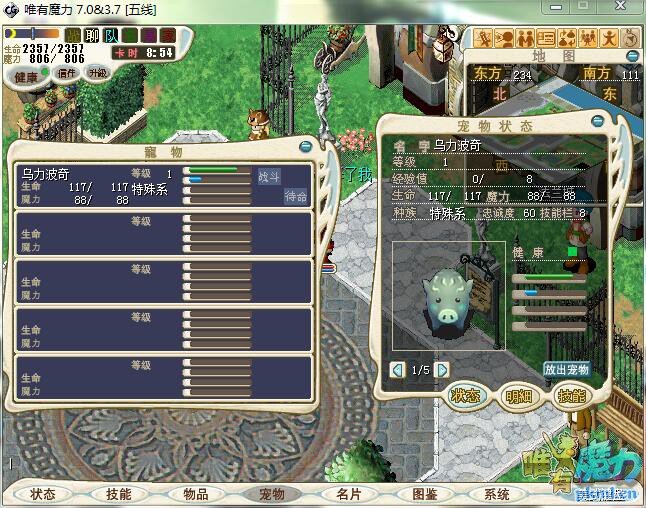This screenshot has height=508, width=646.
Task: Switch to pet 明細 (Details) tab
Action: 519,396
